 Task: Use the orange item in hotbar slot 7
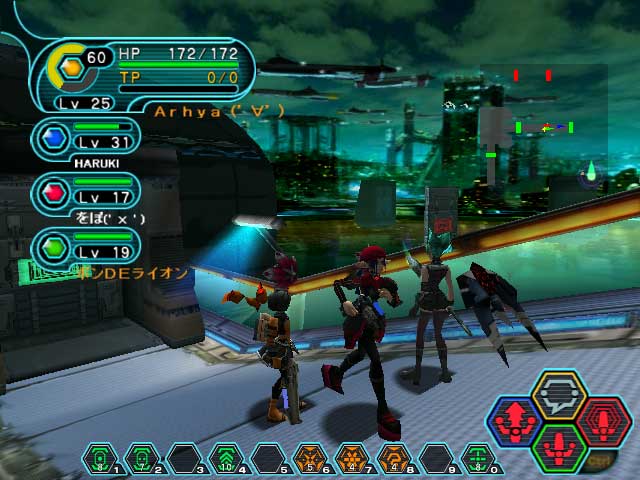pyautogui.click(x=352, y=460)
